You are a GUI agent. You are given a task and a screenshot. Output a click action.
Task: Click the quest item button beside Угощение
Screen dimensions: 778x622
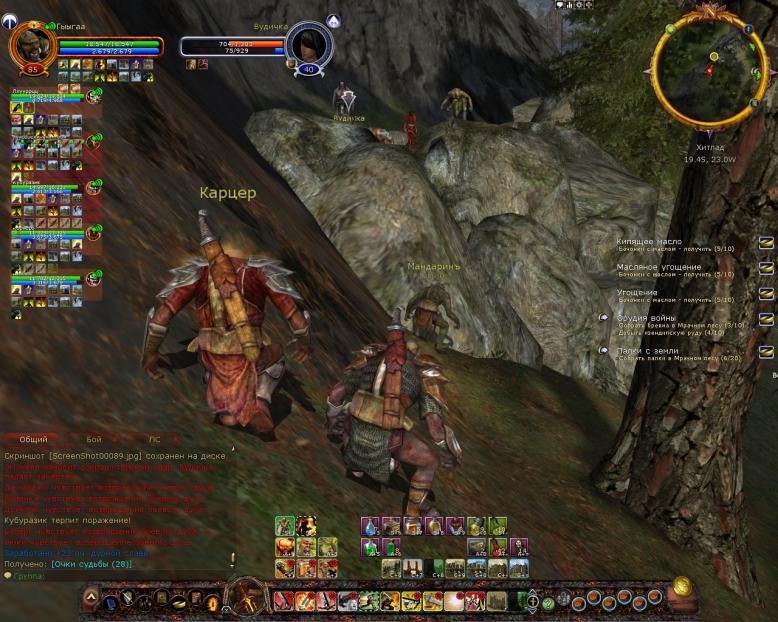[x=766, y=294]
